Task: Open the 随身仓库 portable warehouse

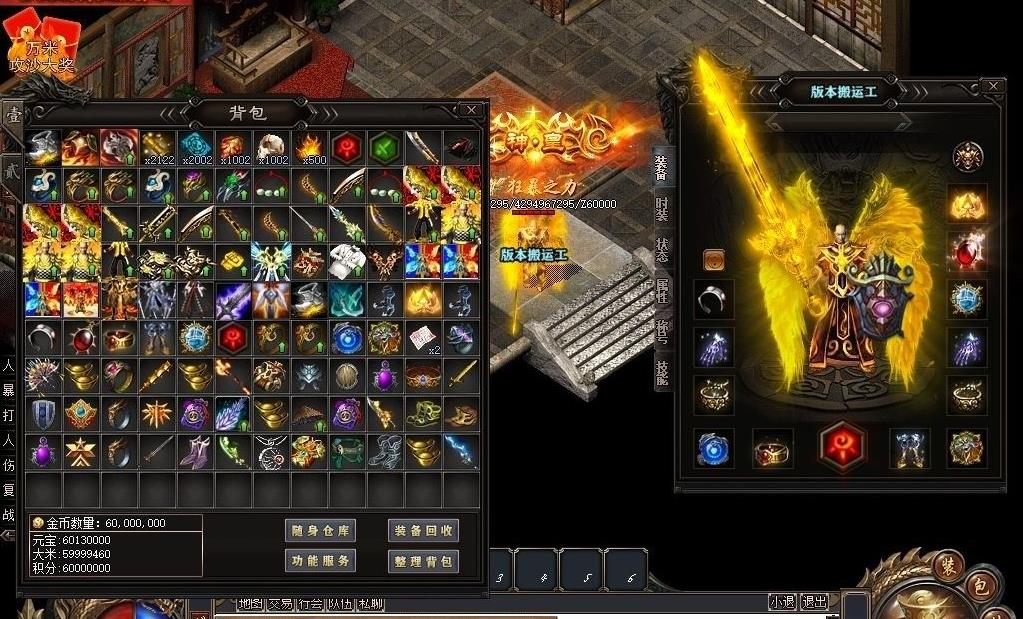Action: pos(320,531)
